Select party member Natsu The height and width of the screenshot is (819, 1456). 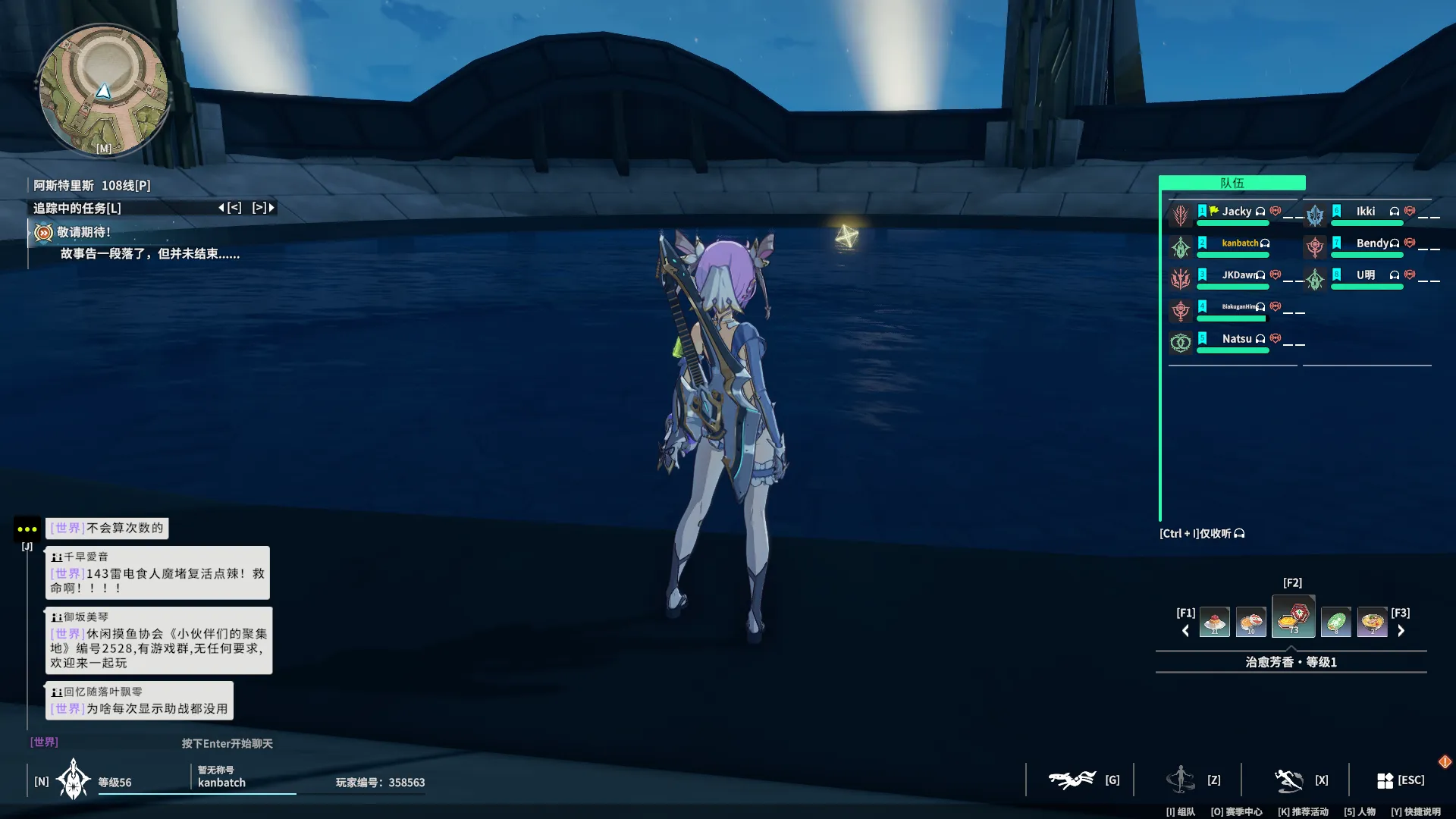pos(1236,339)
